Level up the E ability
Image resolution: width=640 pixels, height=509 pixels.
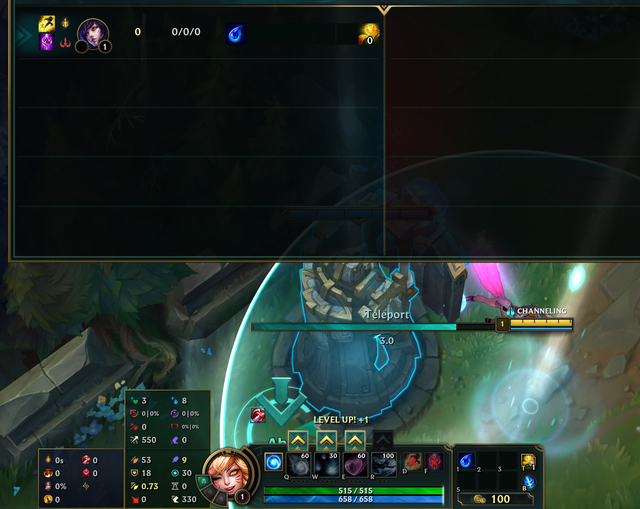click(355, 439)
